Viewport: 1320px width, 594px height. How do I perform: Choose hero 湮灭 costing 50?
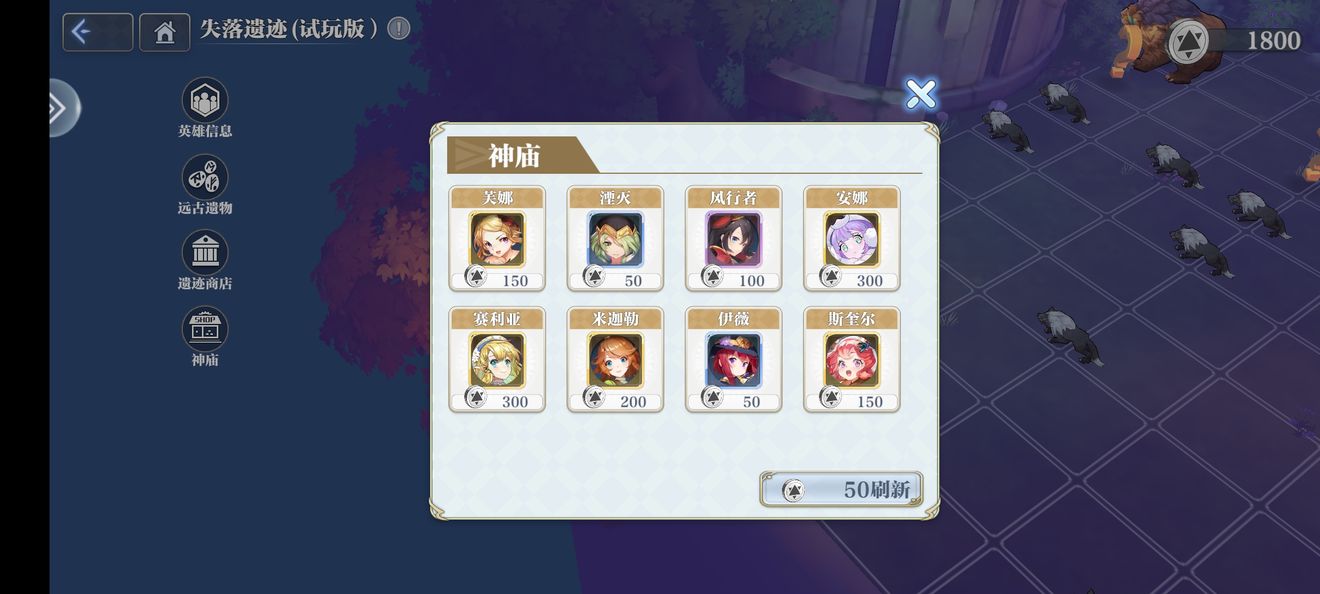(x=615, y=239)
